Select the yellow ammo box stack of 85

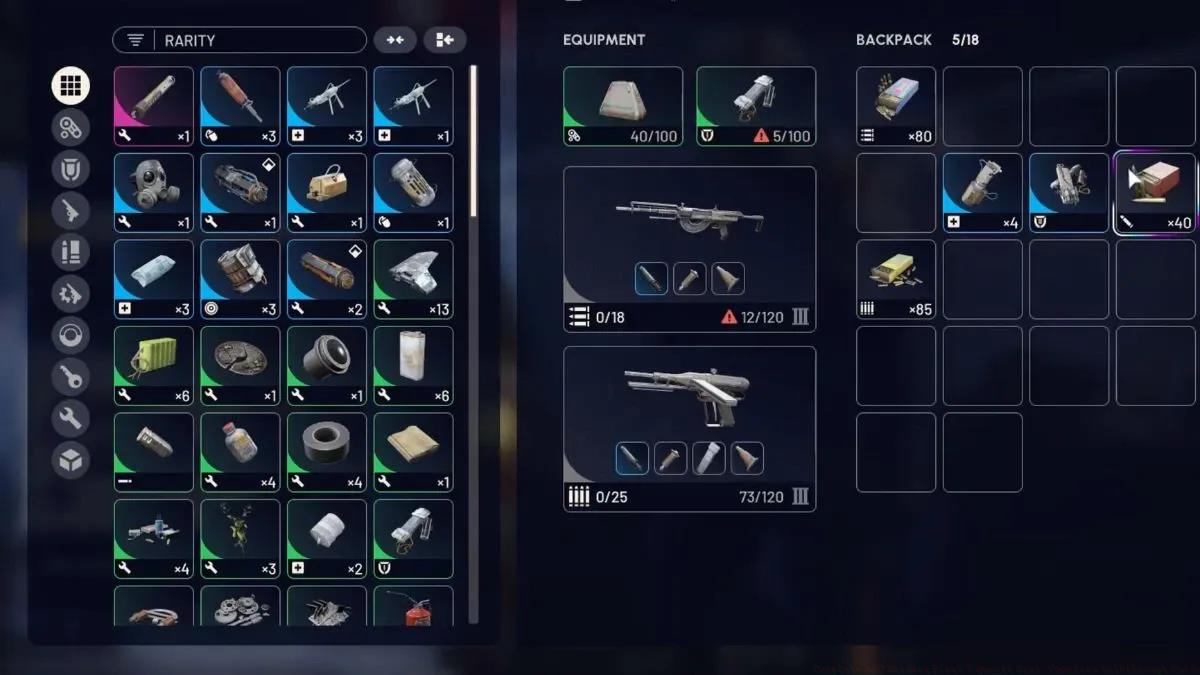click(896, 279)
